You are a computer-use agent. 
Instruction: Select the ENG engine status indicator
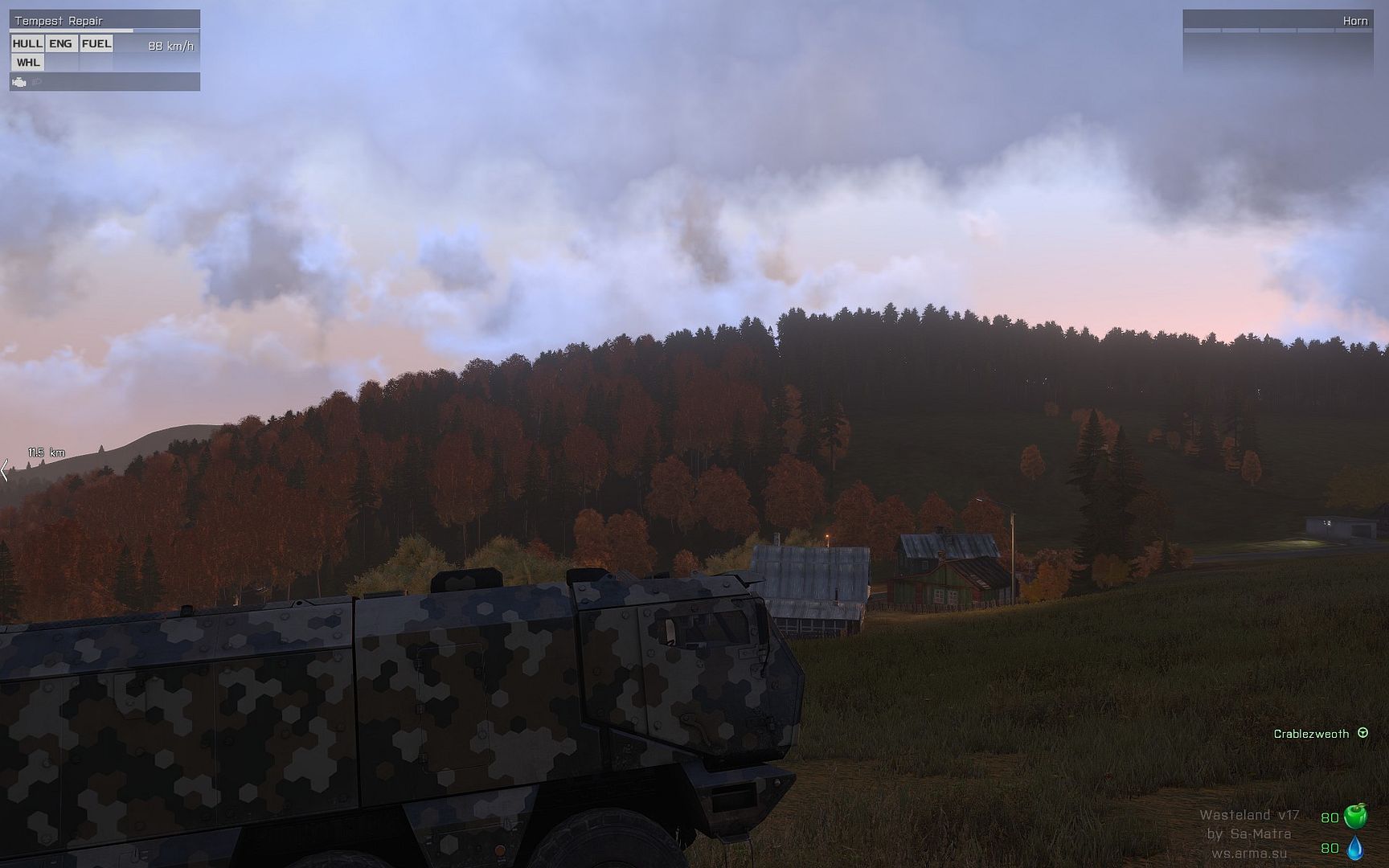pyautogui.click(x=60, y=43)
